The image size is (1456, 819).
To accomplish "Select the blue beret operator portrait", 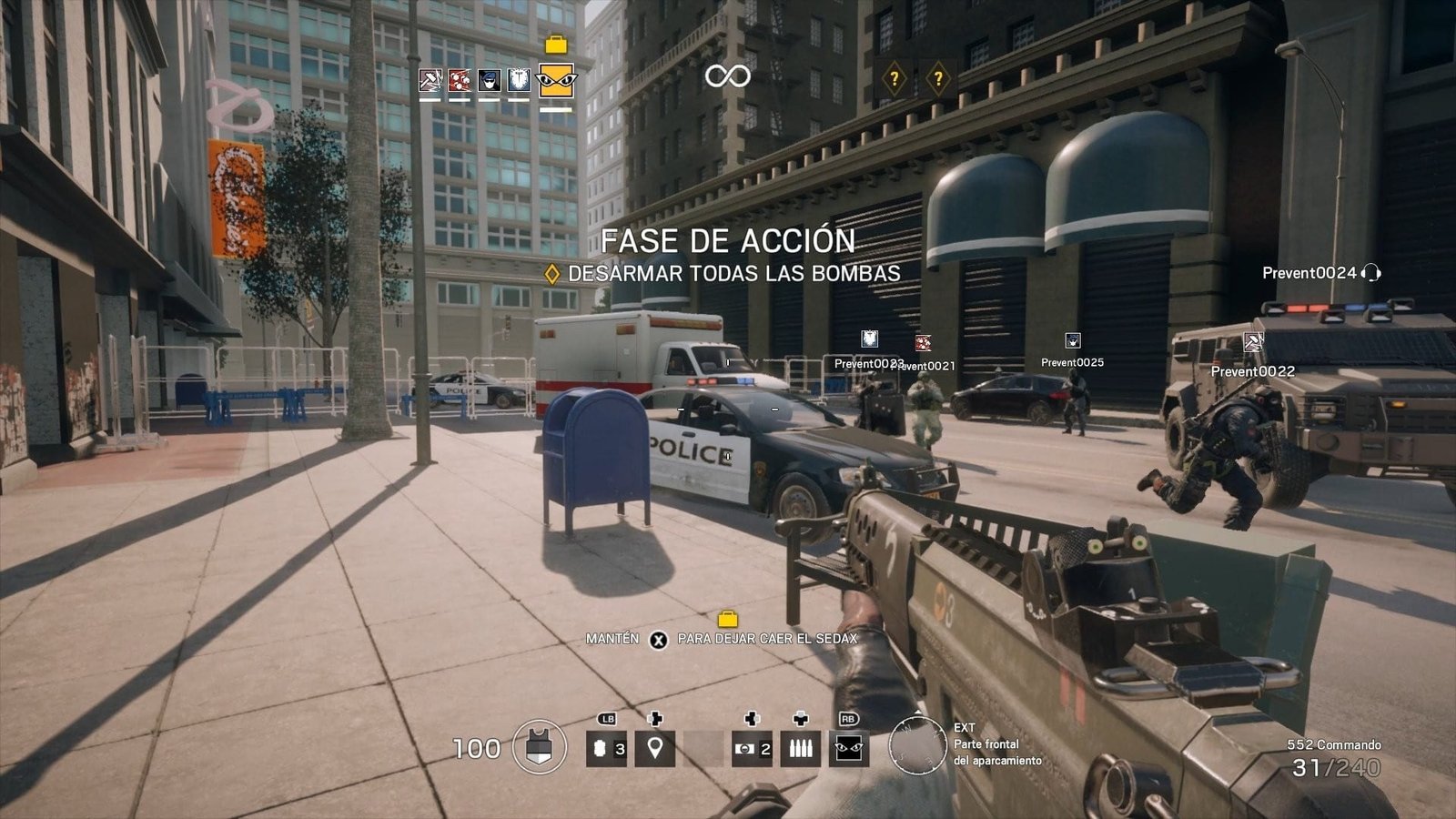I will pyautogui.click(x=489, y=80).
